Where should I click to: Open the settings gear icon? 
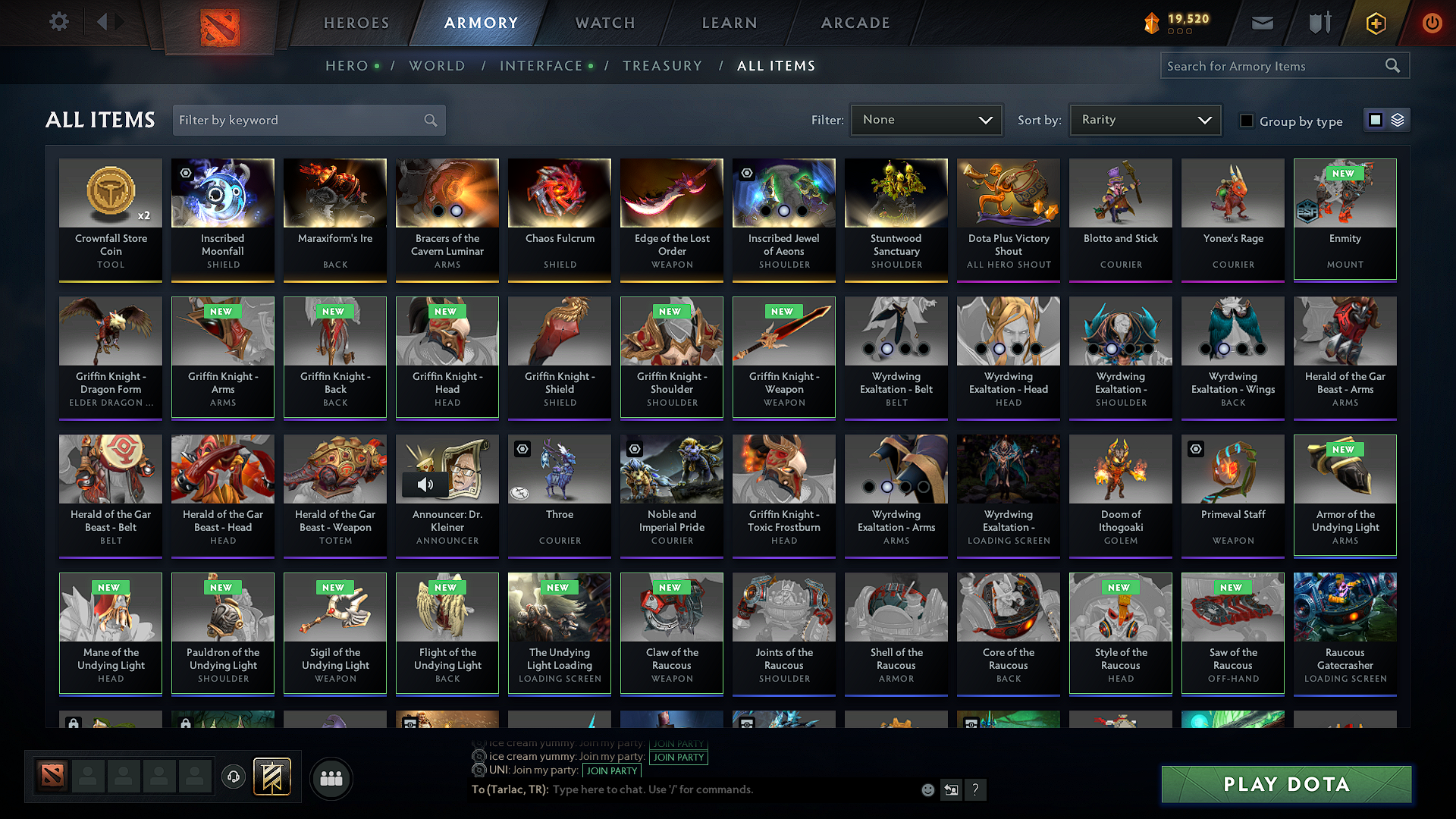click(58, 22)
